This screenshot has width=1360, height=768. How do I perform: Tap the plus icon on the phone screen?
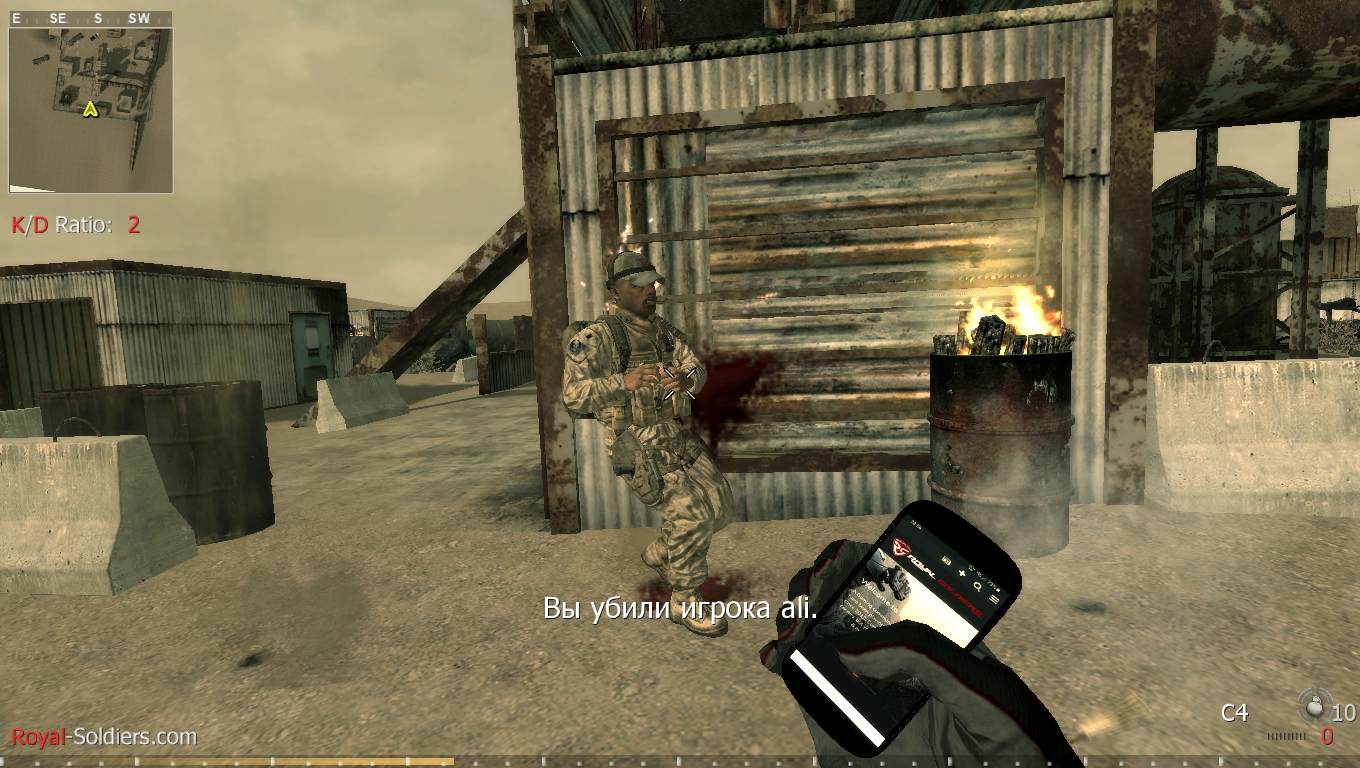pyautogui.click(x=962, y=574)
